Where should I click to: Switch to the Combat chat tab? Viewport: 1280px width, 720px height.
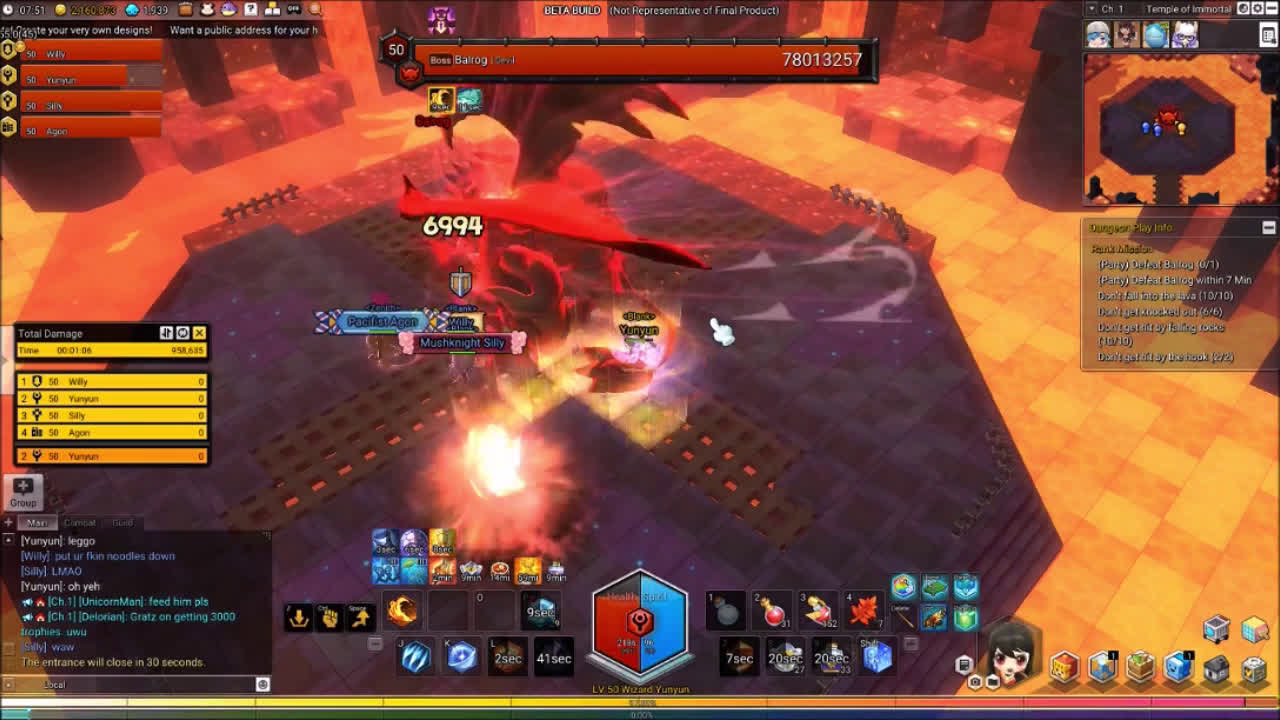80,523
